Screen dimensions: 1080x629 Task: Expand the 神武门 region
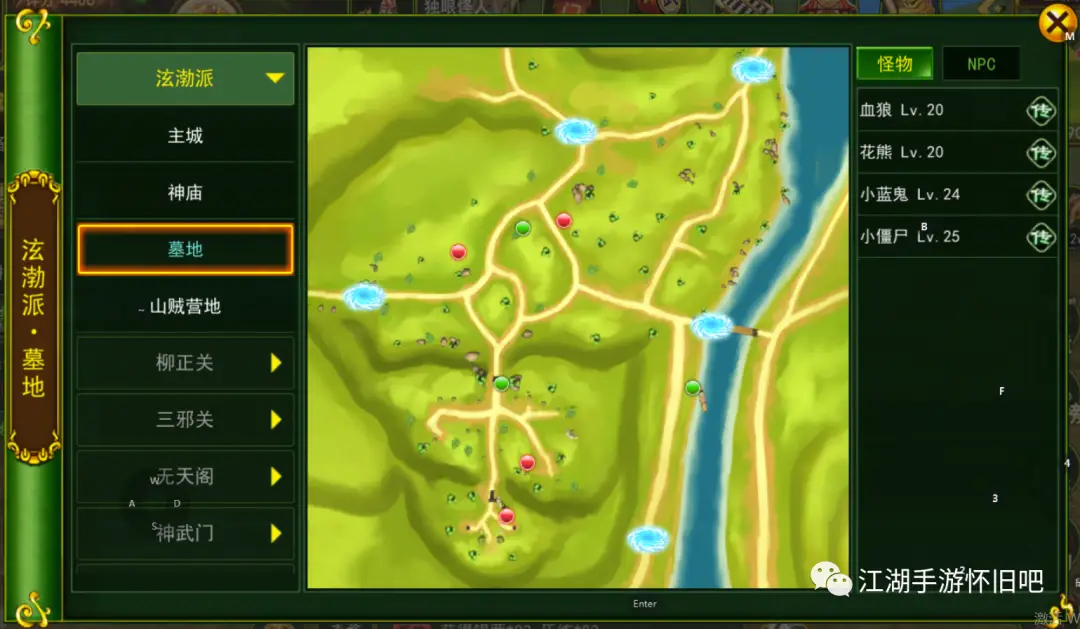point(185,534)
